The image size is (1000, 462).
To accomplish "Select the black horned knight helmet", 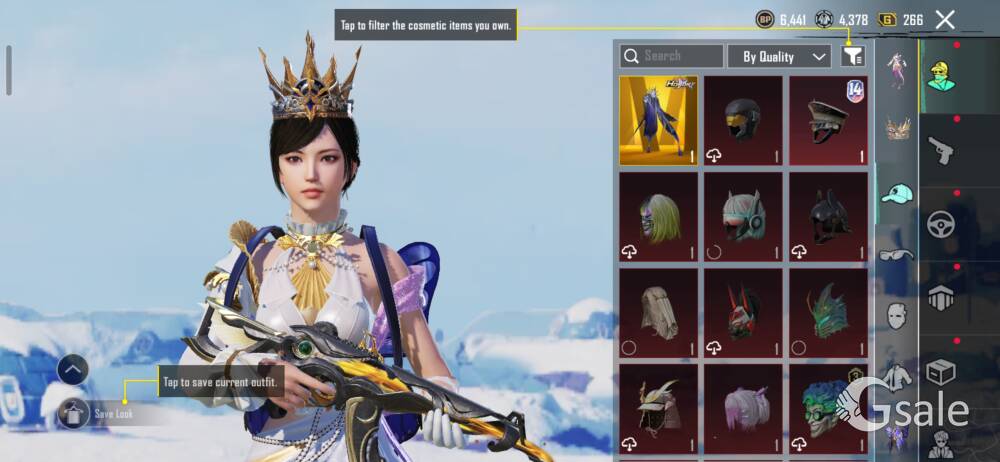I will (x=828, y=216).
